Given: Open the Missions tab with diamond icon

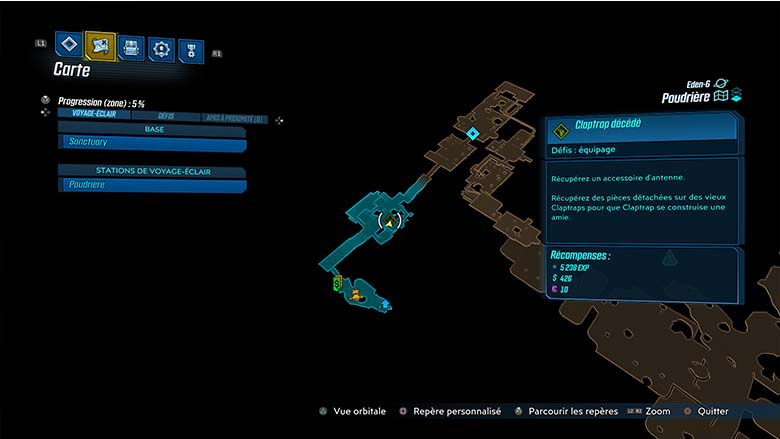Looking at the screenshot, I should 68,45.
